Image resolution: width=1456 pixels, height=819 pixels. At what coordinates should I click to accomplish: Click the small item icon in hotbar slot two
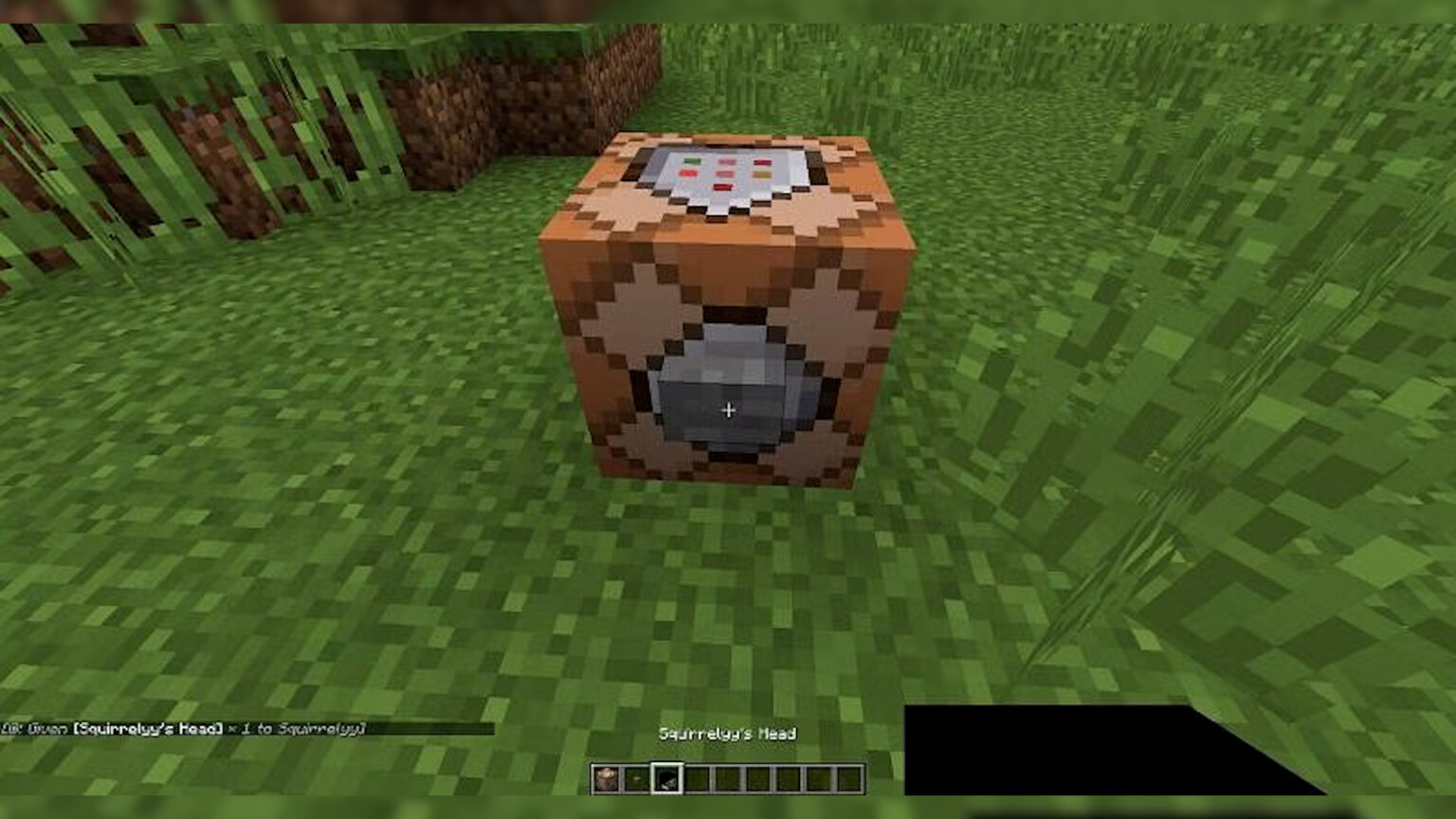point(635,779)
